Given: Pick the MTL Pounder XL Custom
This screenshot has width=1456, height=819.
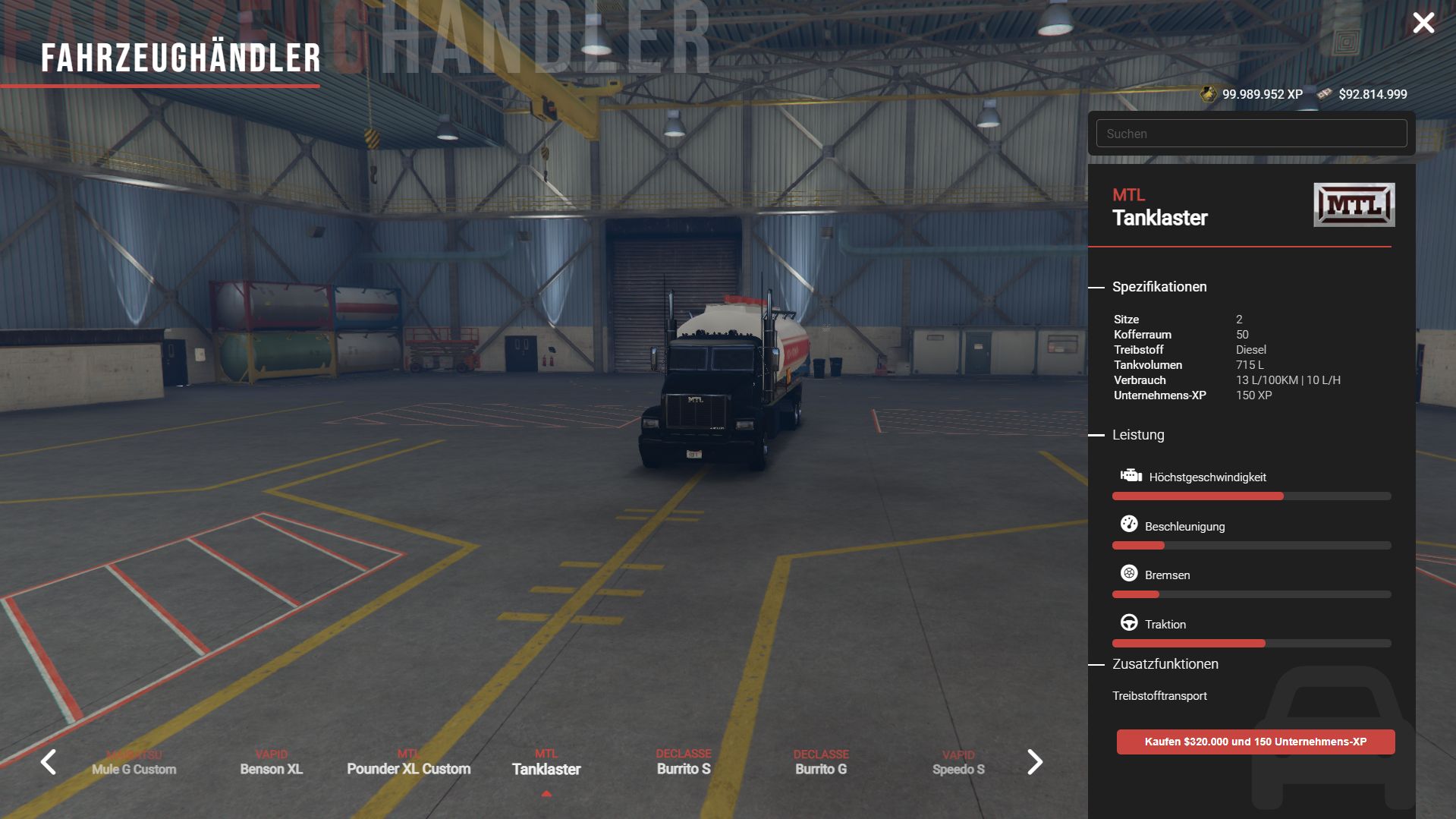Looking at the screenshot, I should pyautogui.click(x=409, y=764).
